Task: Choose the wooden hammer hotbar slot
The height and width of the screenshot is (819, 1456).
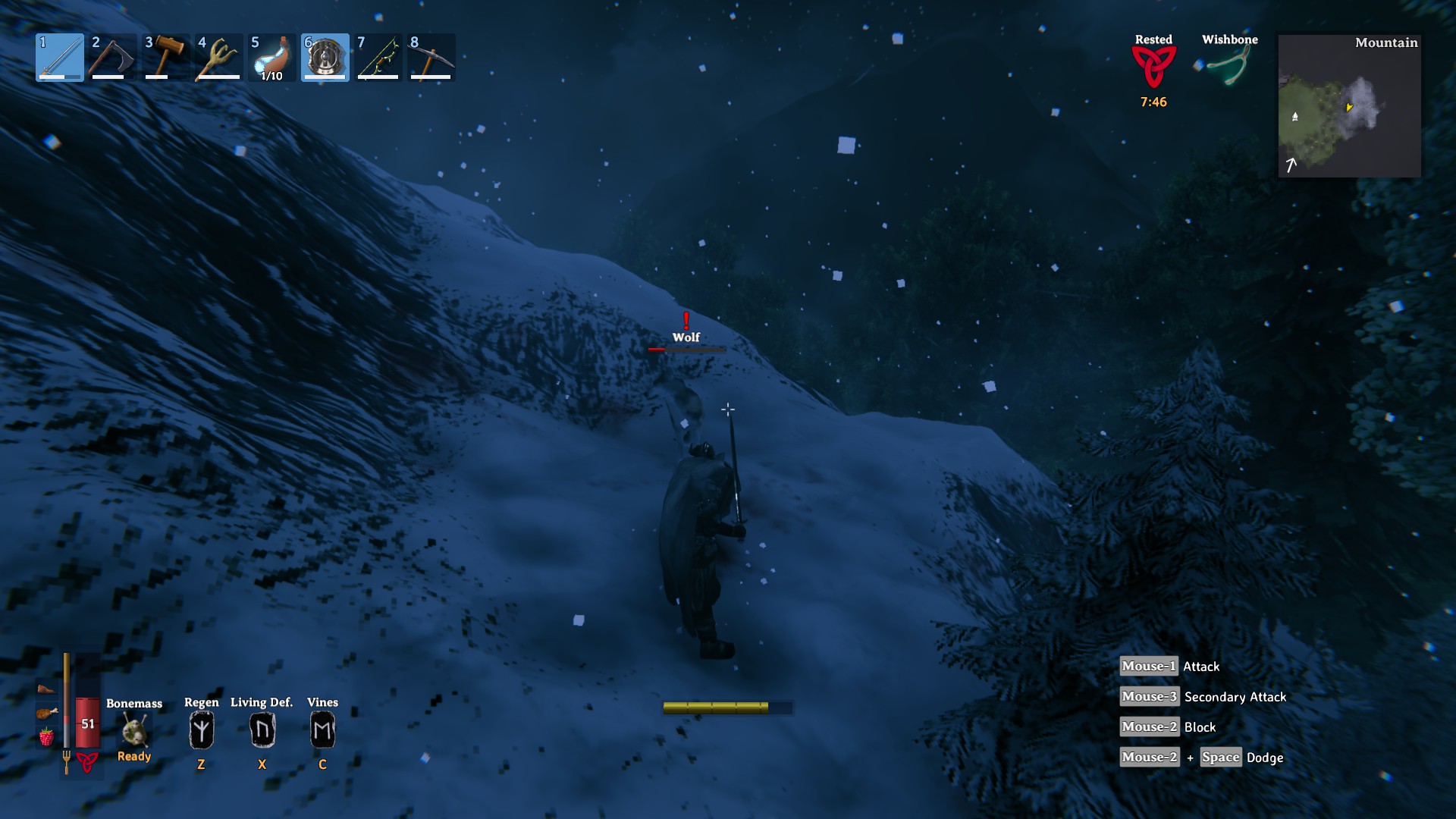Action: [165, 58]
